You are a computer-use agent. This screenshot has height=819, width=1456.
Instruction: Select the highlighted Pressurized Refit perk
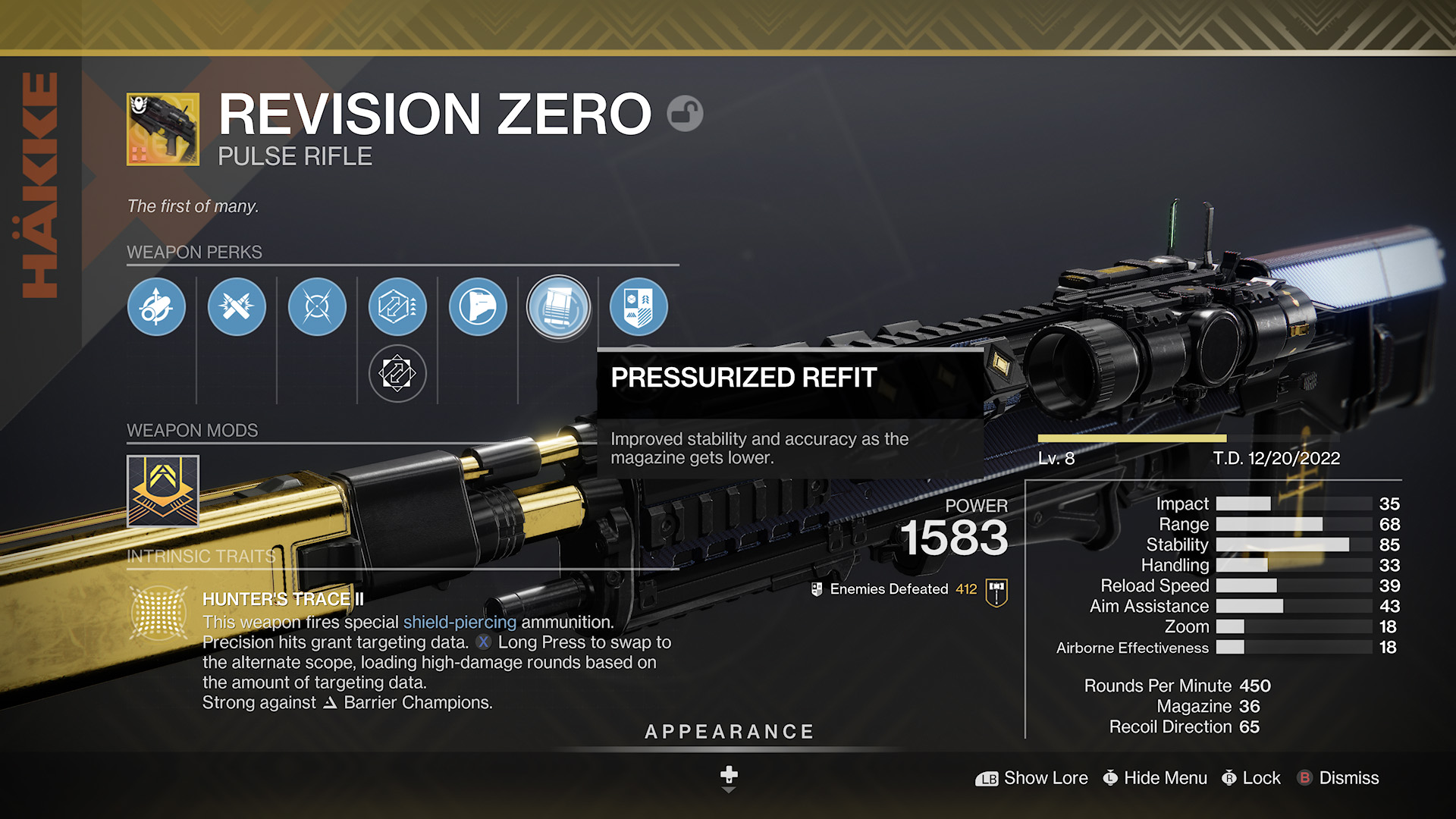pyautogui.click(x=559, y=308)
